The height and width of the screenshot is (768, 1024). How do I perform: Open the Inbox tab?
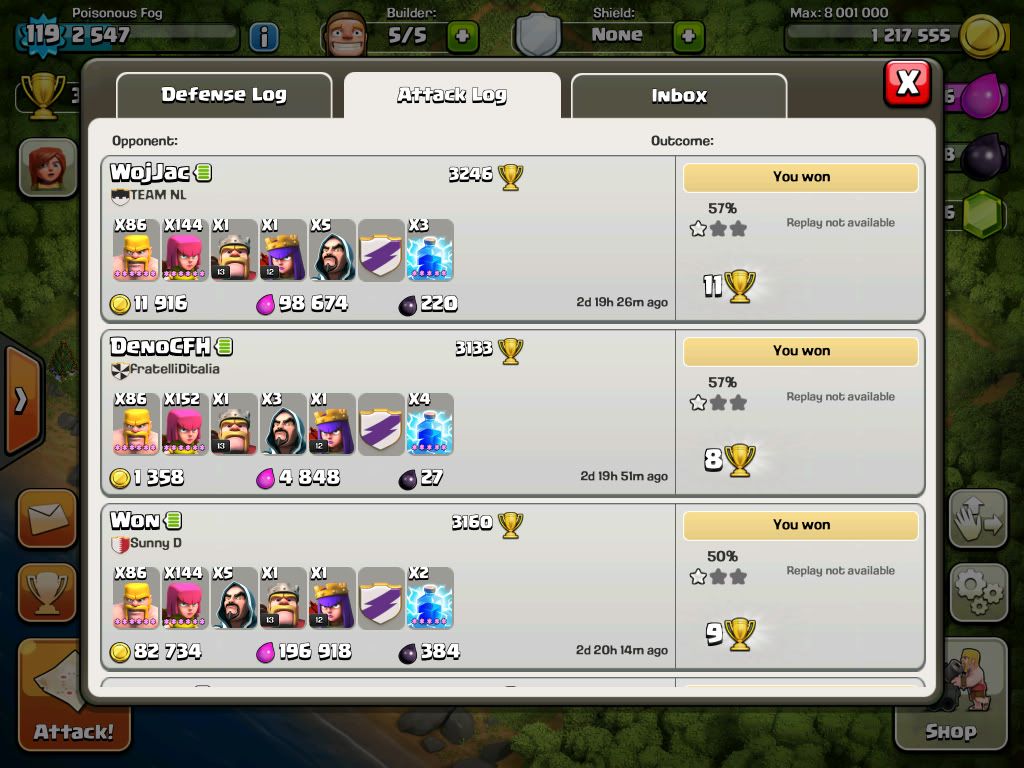[679, 96]
